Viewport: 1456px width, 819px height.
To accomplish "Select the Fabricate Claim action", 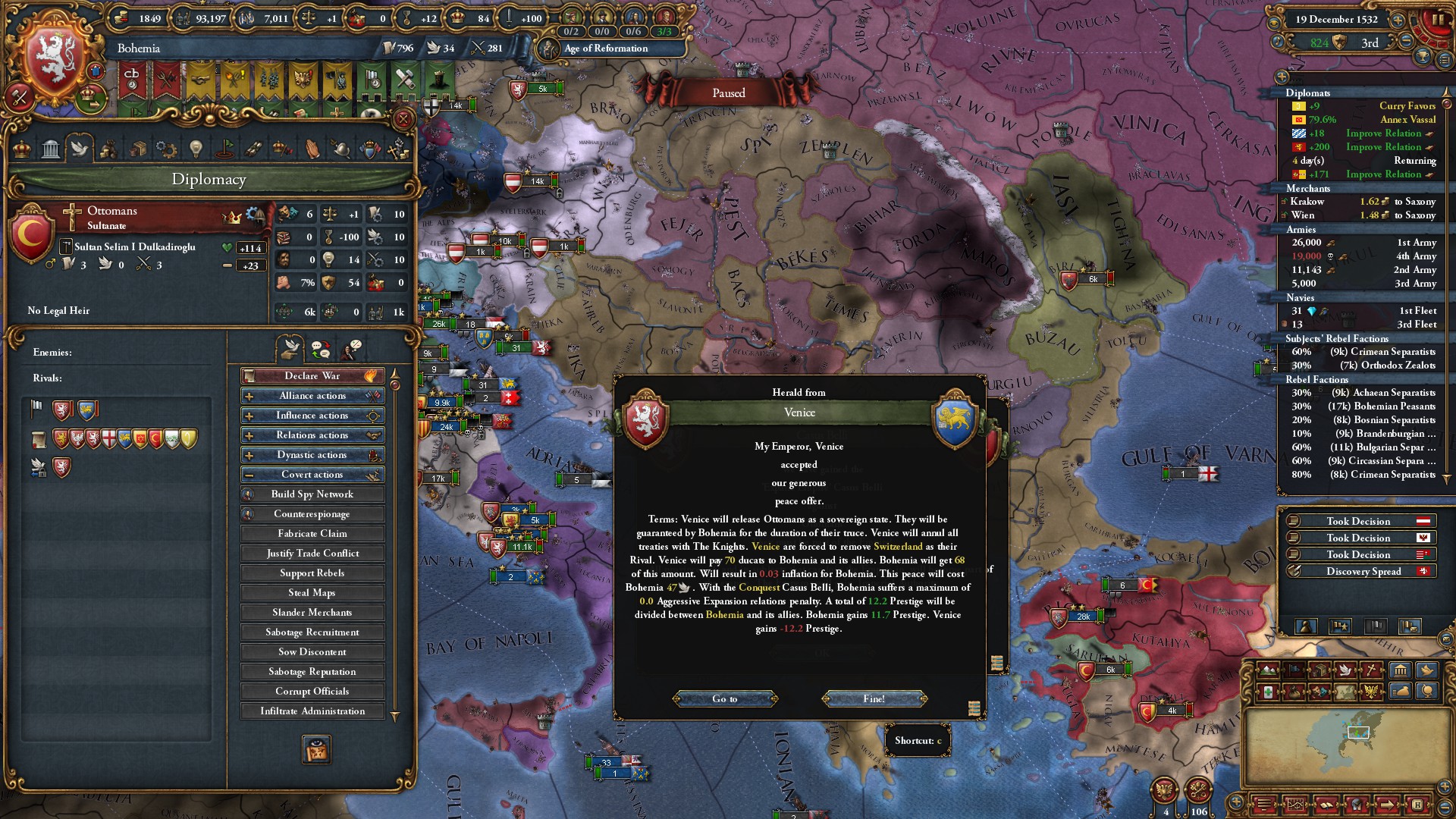I will click(x=312, y=534).
